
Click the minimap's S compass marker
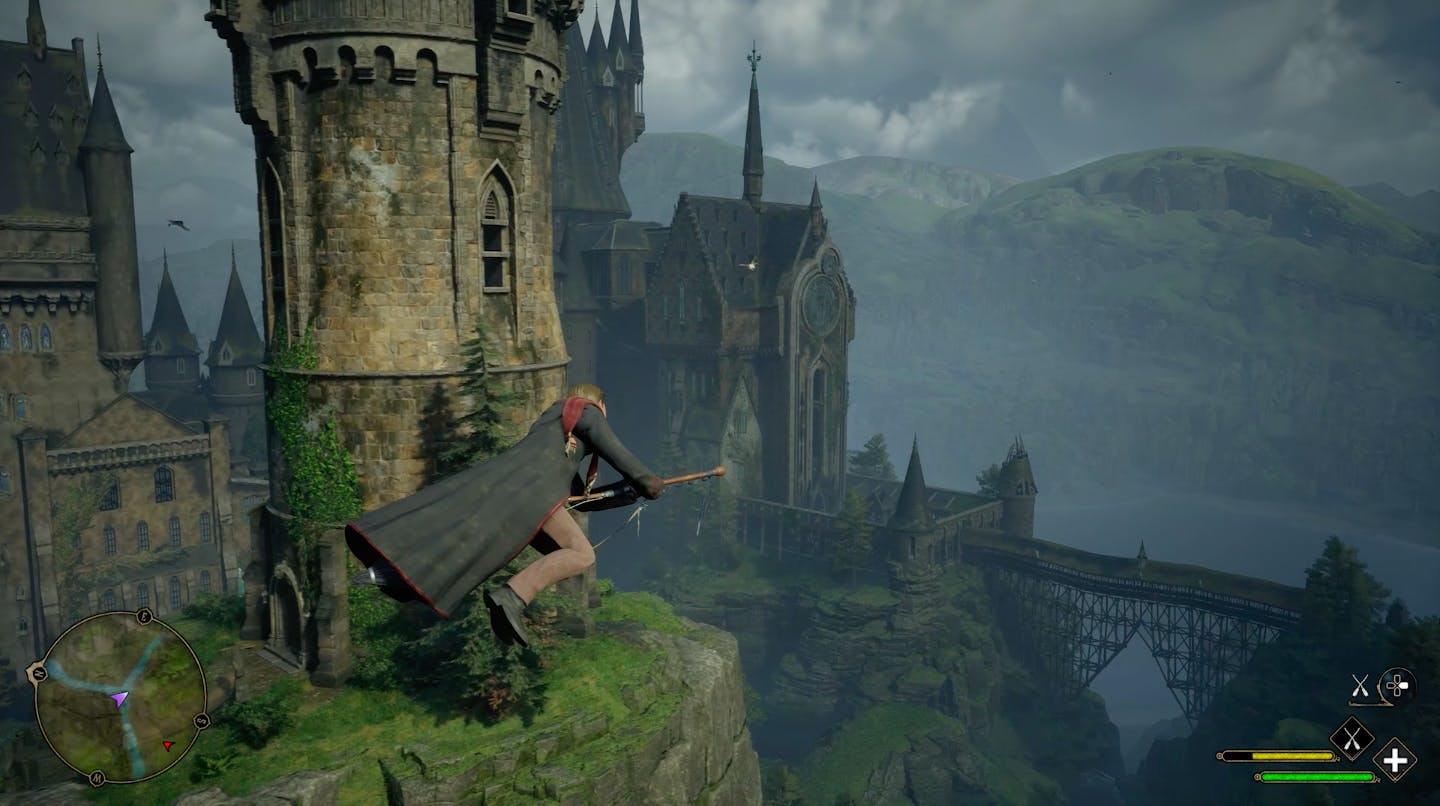point(202,721)
